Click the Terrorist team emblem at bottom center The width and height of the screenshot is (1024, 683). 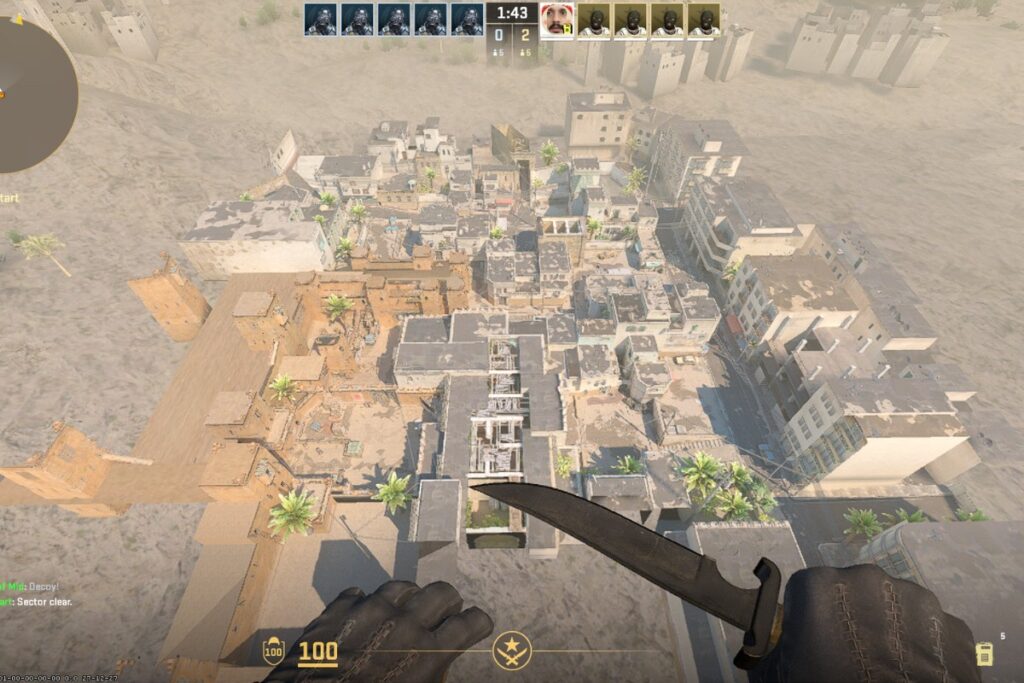pos(512,651)
